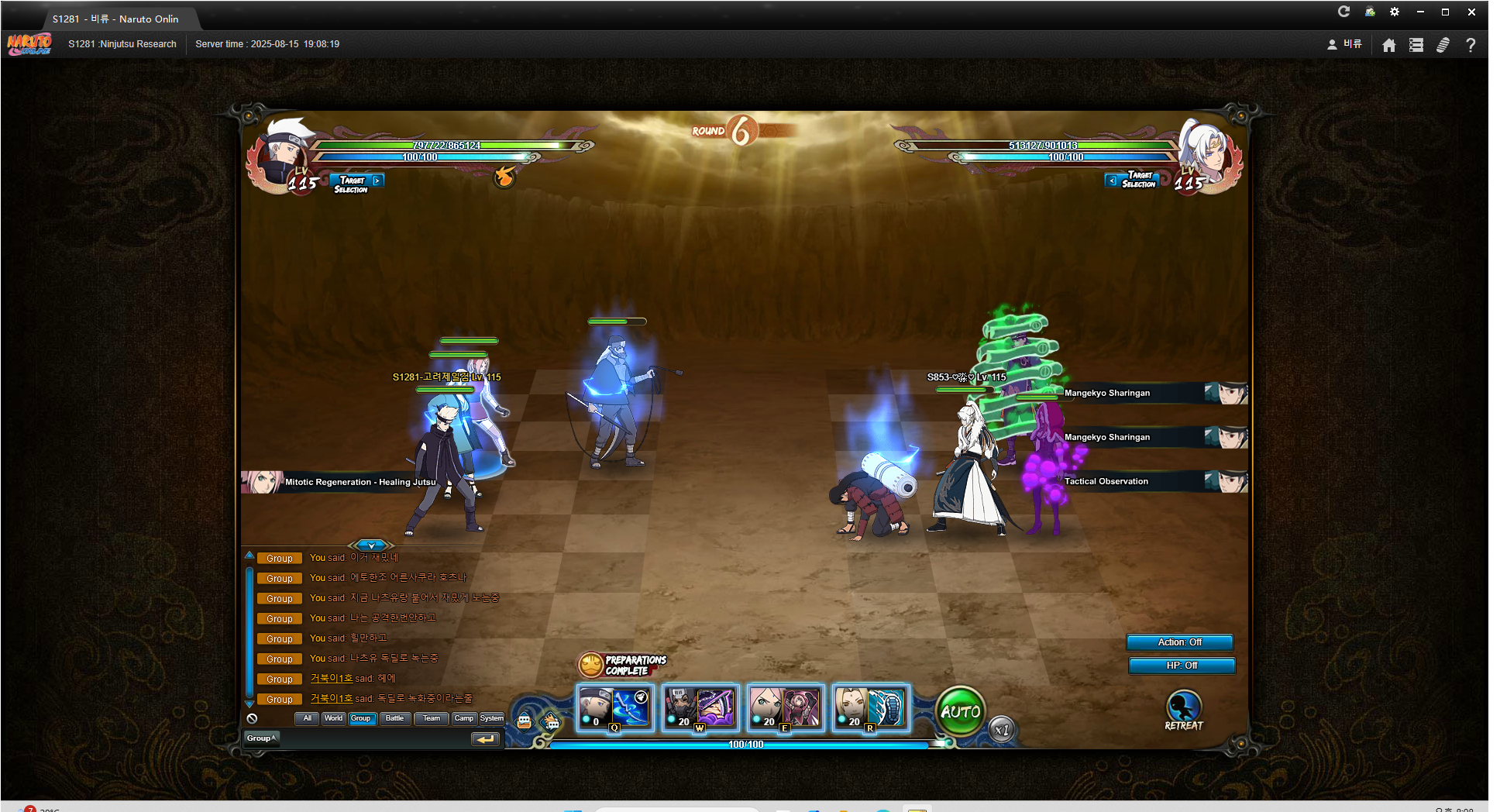Use the purple-hat ninja's skill
Screen dimensions: 1500x812
pyautogui.click(x=700, y=708)
